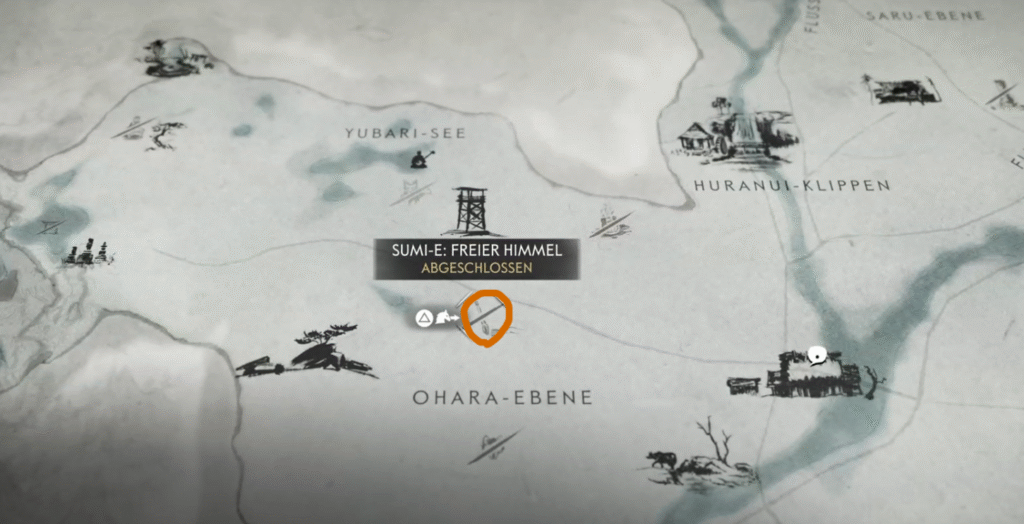Click the kneeling figure marker at Yubari-See
The image size is (1024, 524).
click(422, 159)
